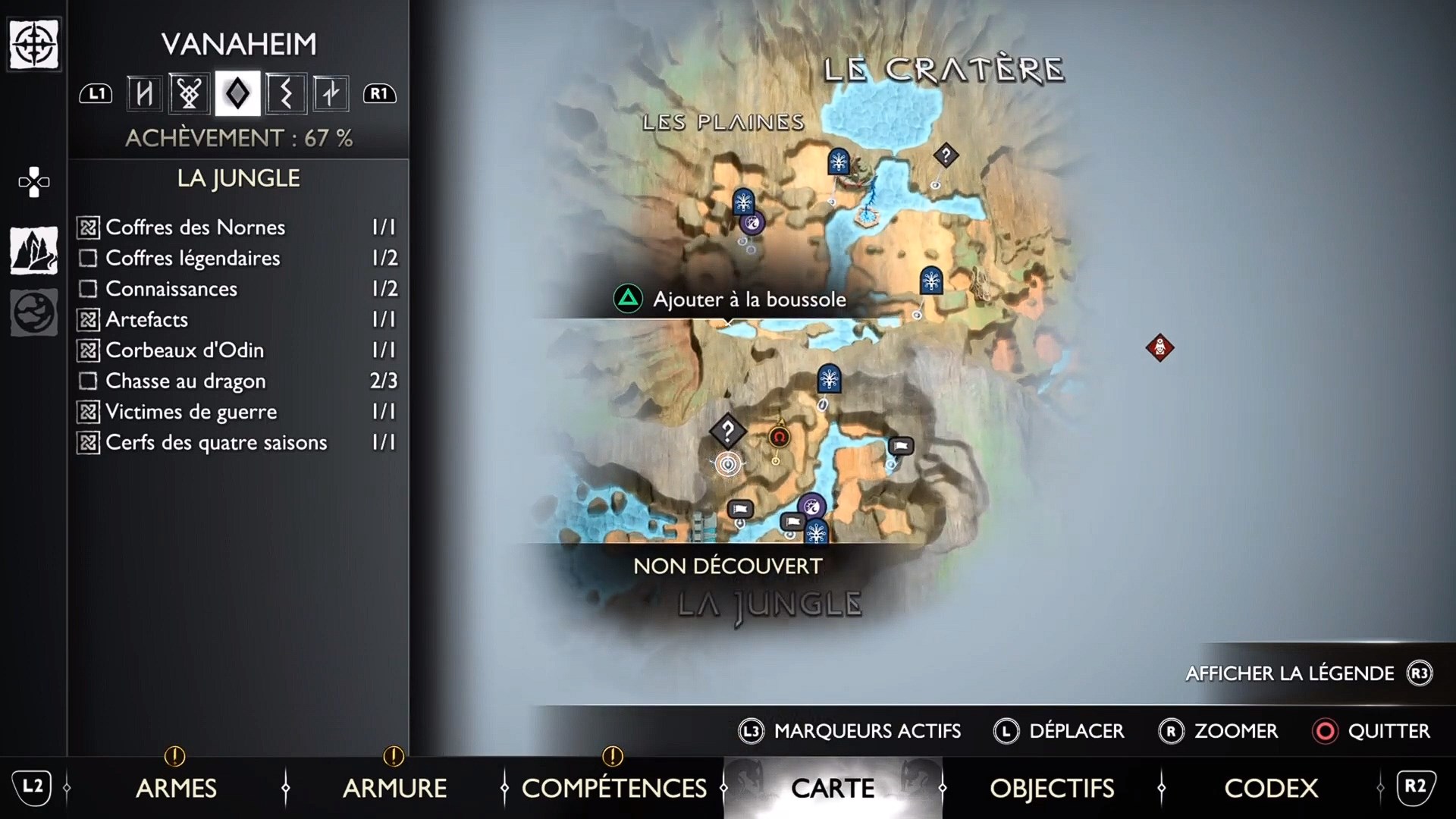
Task: Check the Connaissances completion box
Action: [x=86, y=289]
